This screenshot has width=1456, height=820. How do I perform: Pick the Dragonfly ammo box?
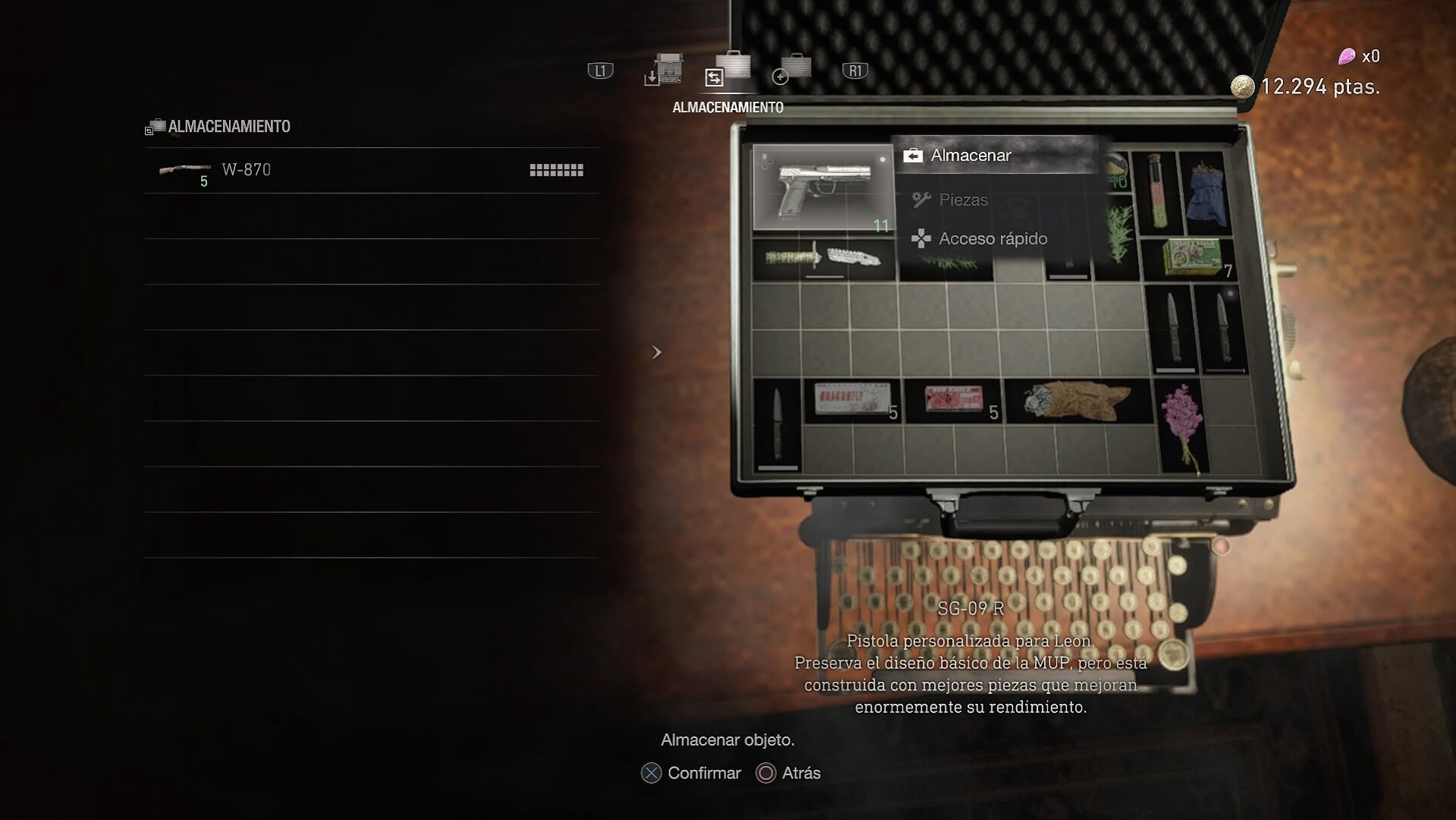(x=851, y=400)
